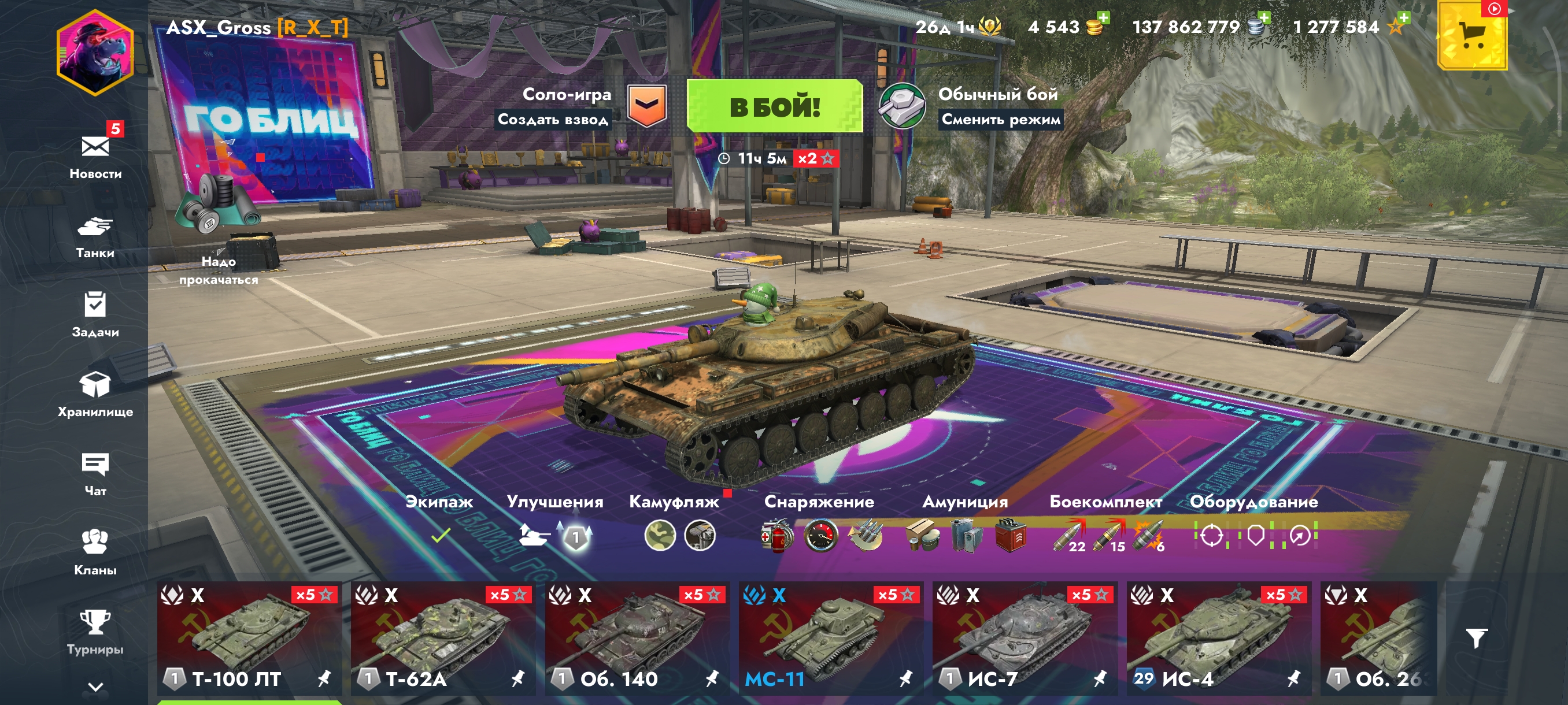Open player profile avatar

(x=95, y=53)
